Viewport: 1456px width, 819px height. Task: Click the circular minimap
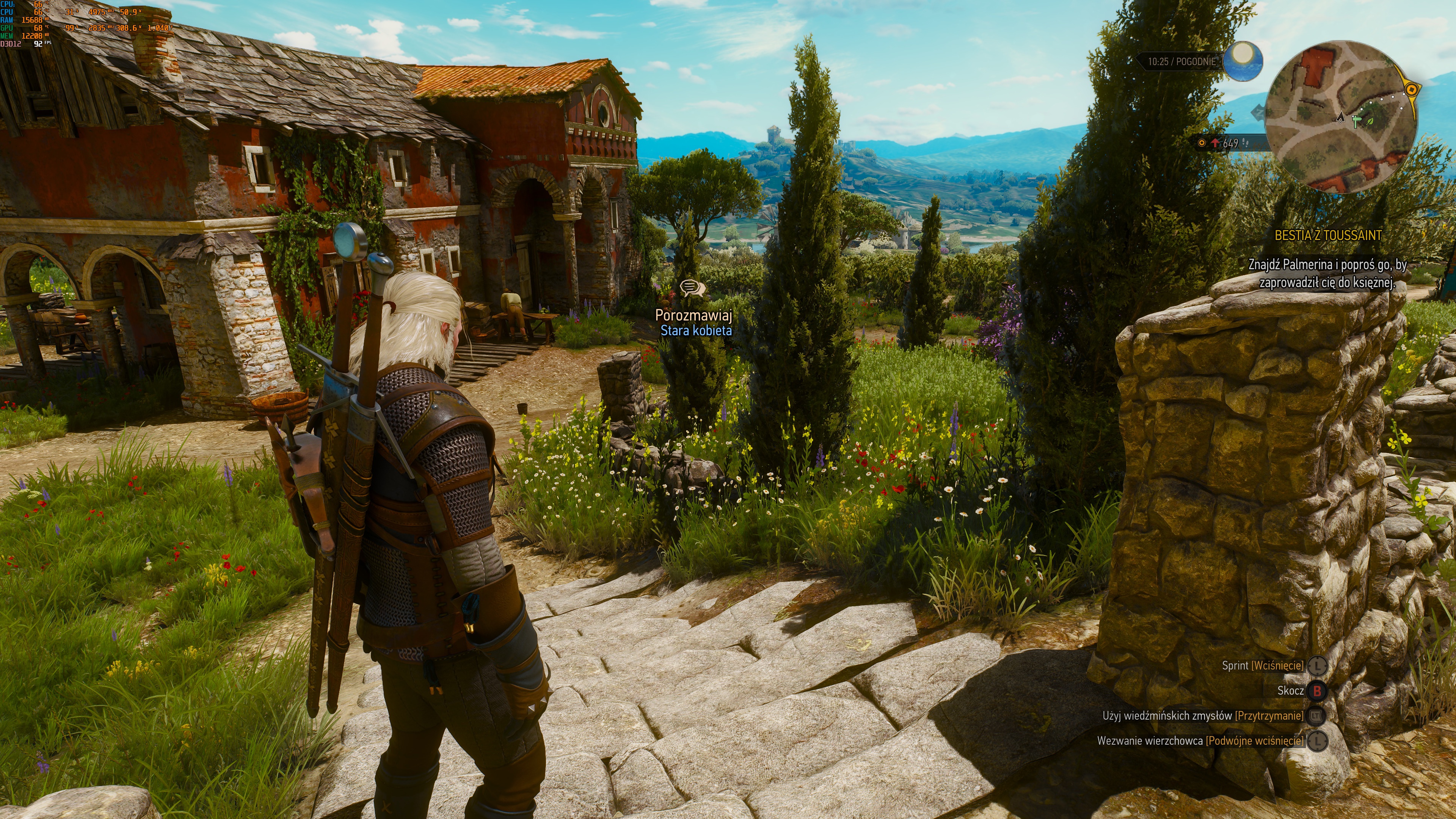[1341, 117]
